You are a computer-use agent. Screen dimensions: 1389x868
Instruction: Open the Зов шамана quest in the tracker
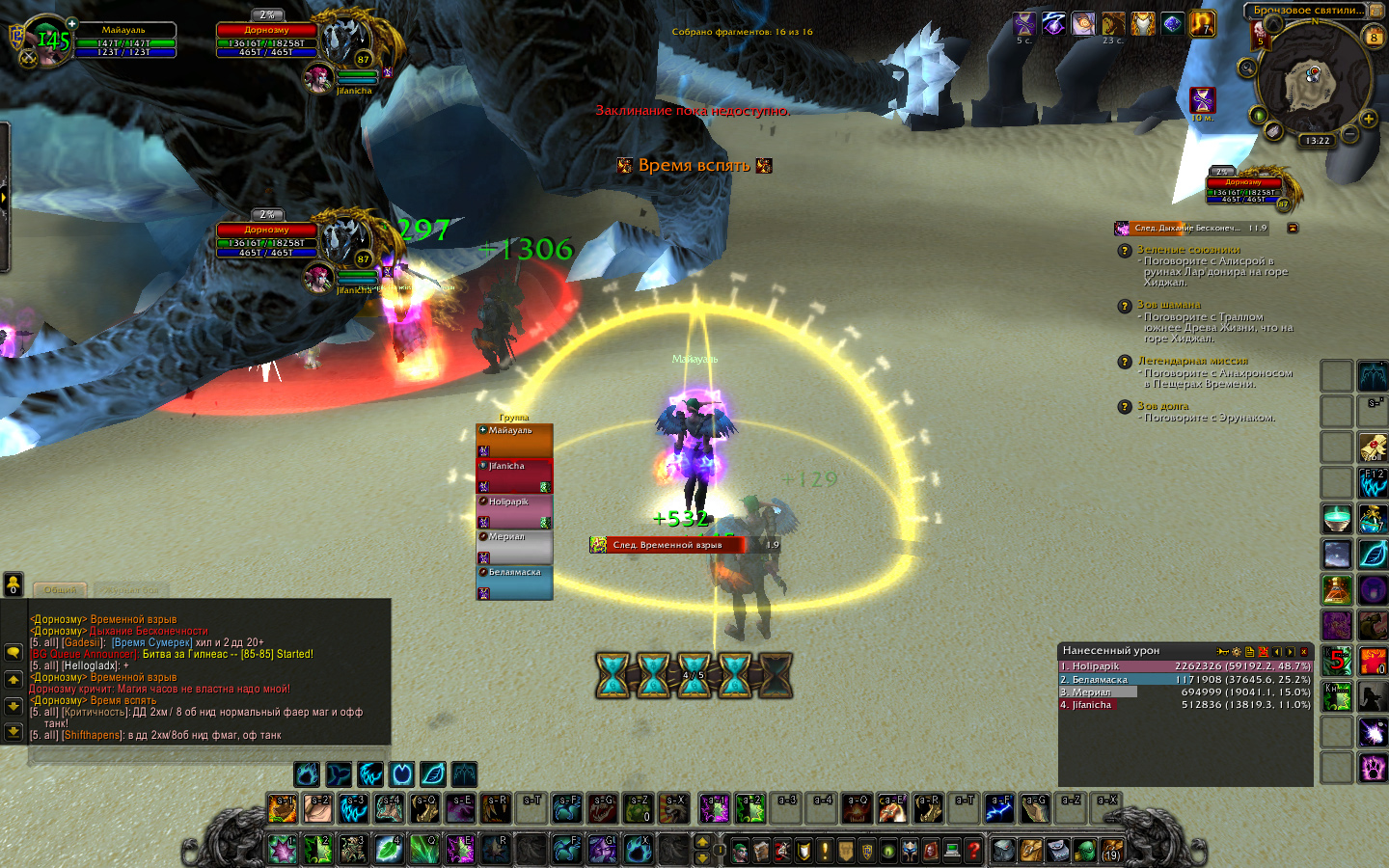(1168, 305)
